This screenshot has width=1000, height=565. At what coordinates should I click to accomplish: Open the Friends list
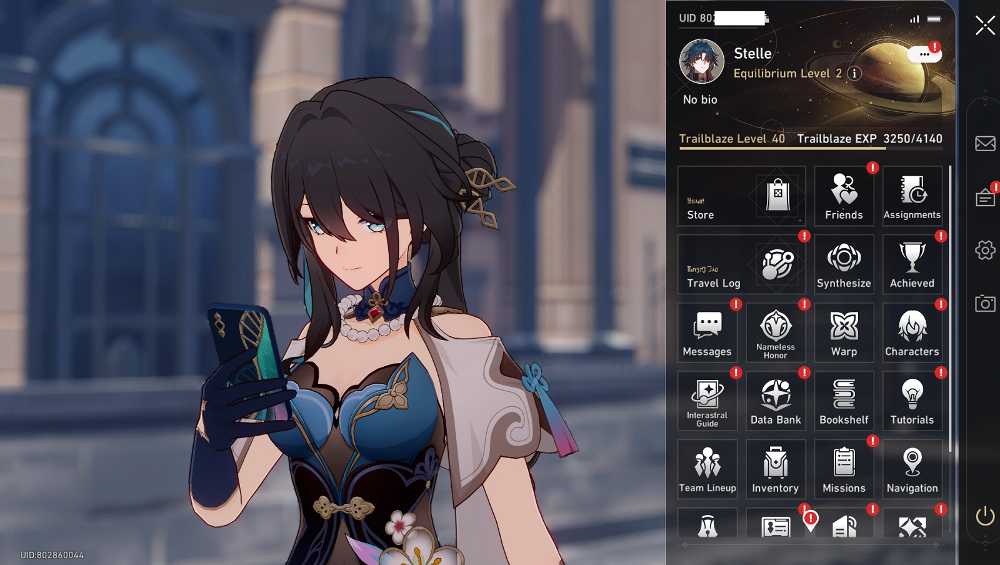coord(844,195)
